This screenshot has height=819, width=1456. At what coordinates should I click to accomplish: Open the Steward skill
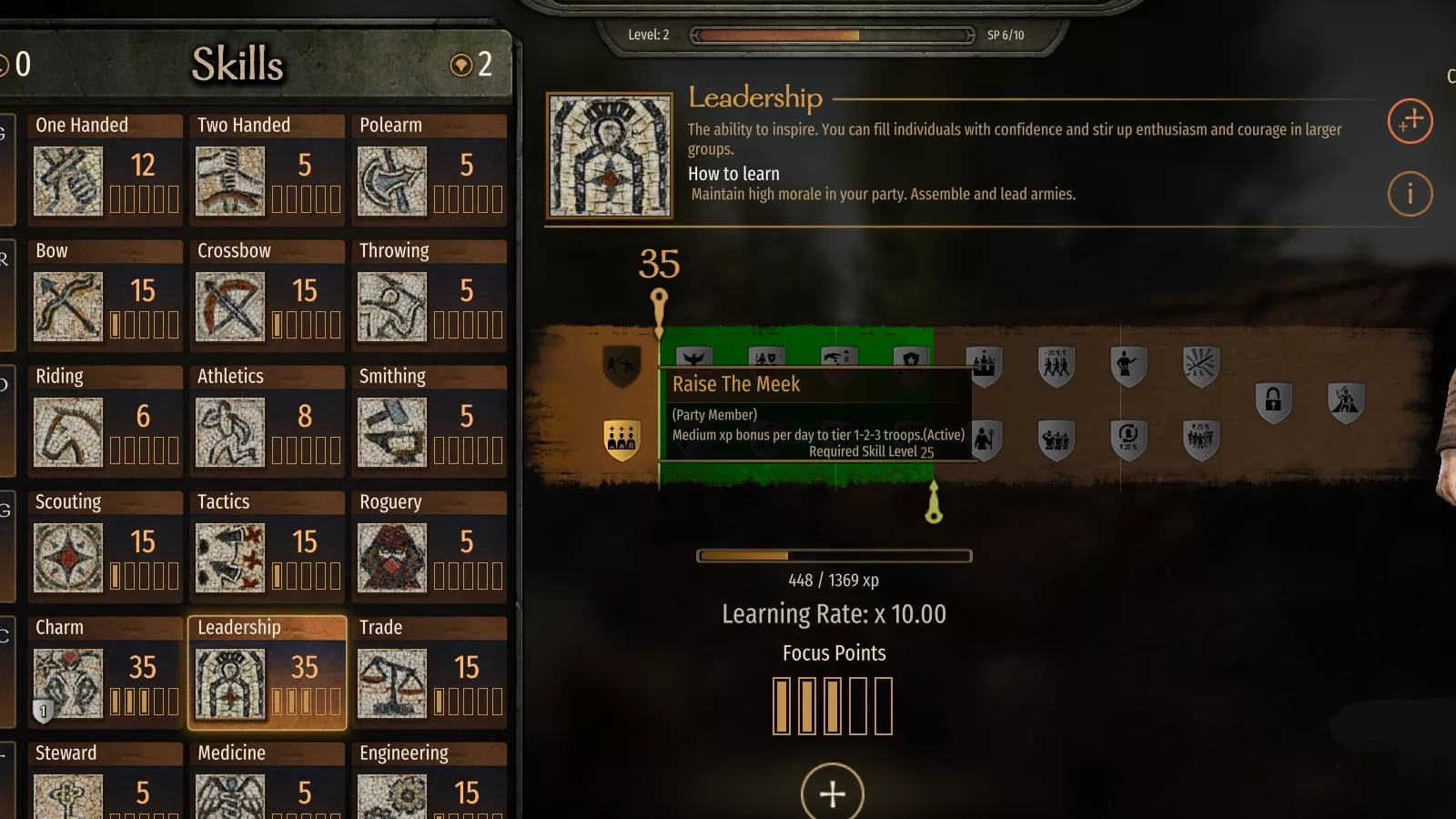(106, 781)
